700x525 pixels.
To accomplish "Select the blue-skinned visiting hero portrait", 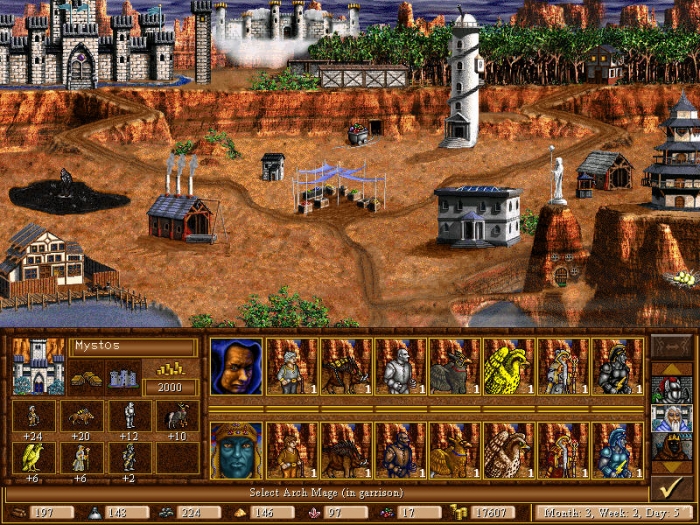I will point(237,450).
